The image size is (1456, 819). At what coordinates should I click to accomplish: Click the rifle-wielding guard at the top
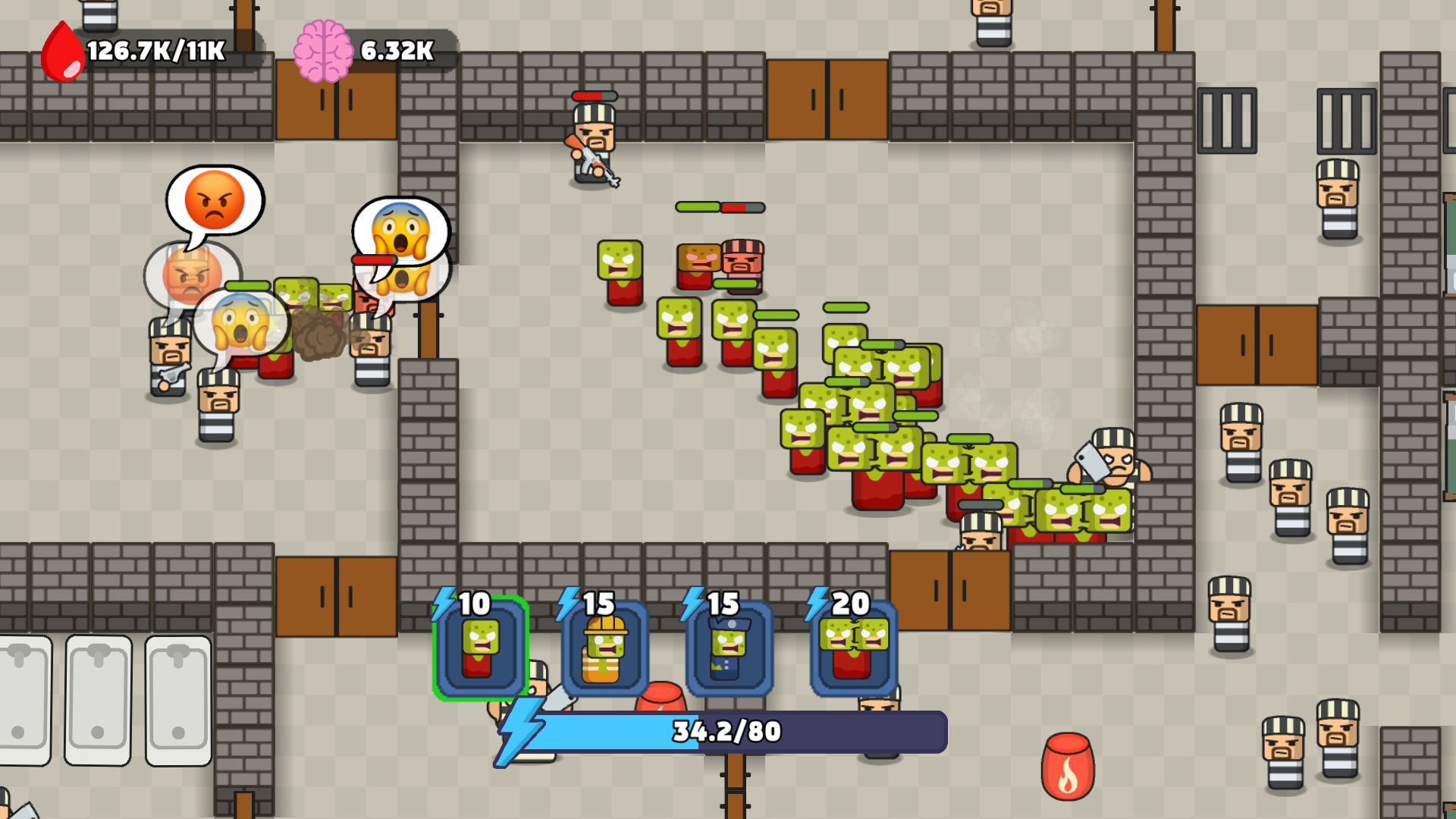pos(593,144)
